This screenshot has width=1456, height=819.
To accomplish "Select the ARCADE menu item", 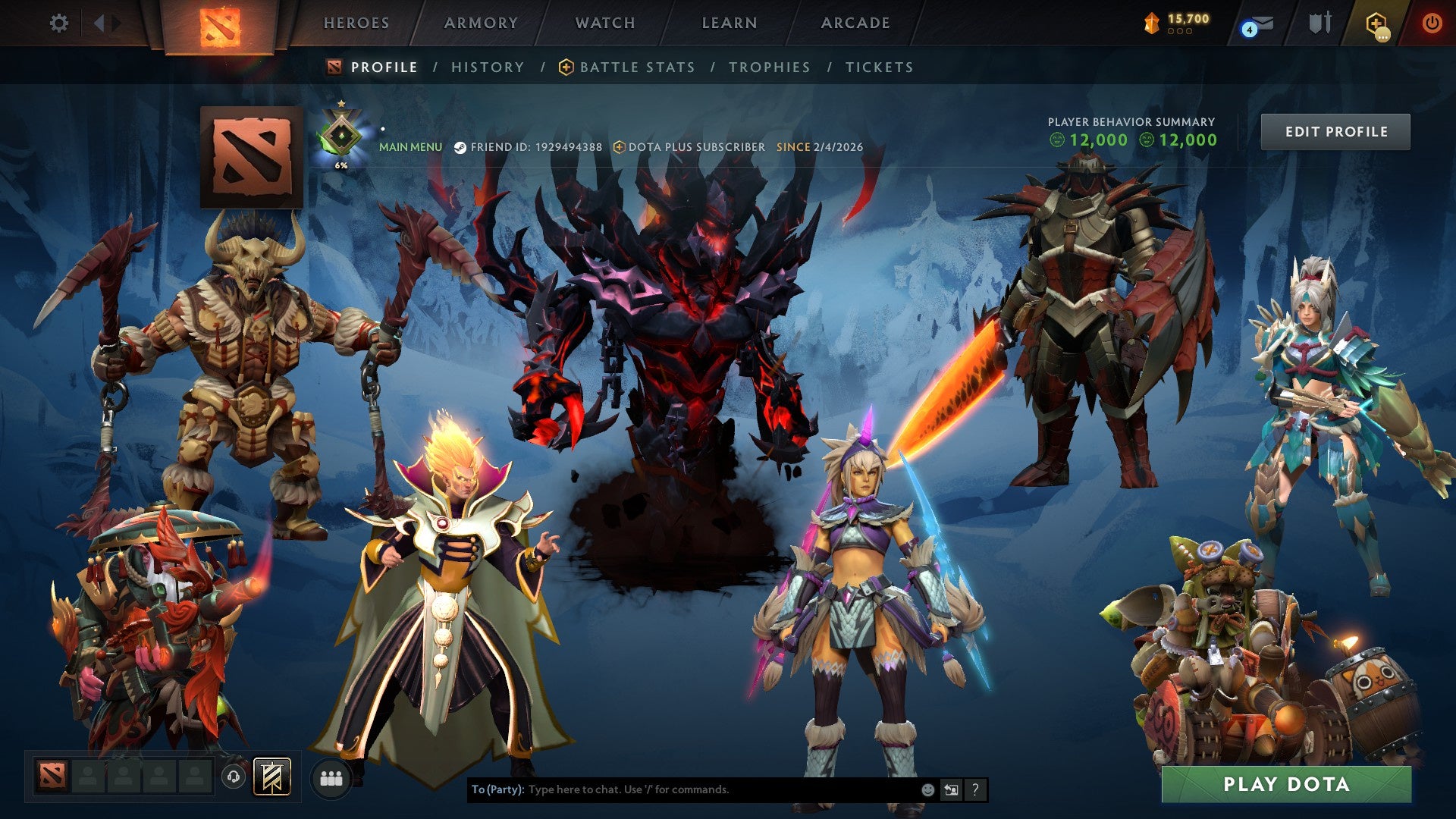I will [x=855, y=23].
